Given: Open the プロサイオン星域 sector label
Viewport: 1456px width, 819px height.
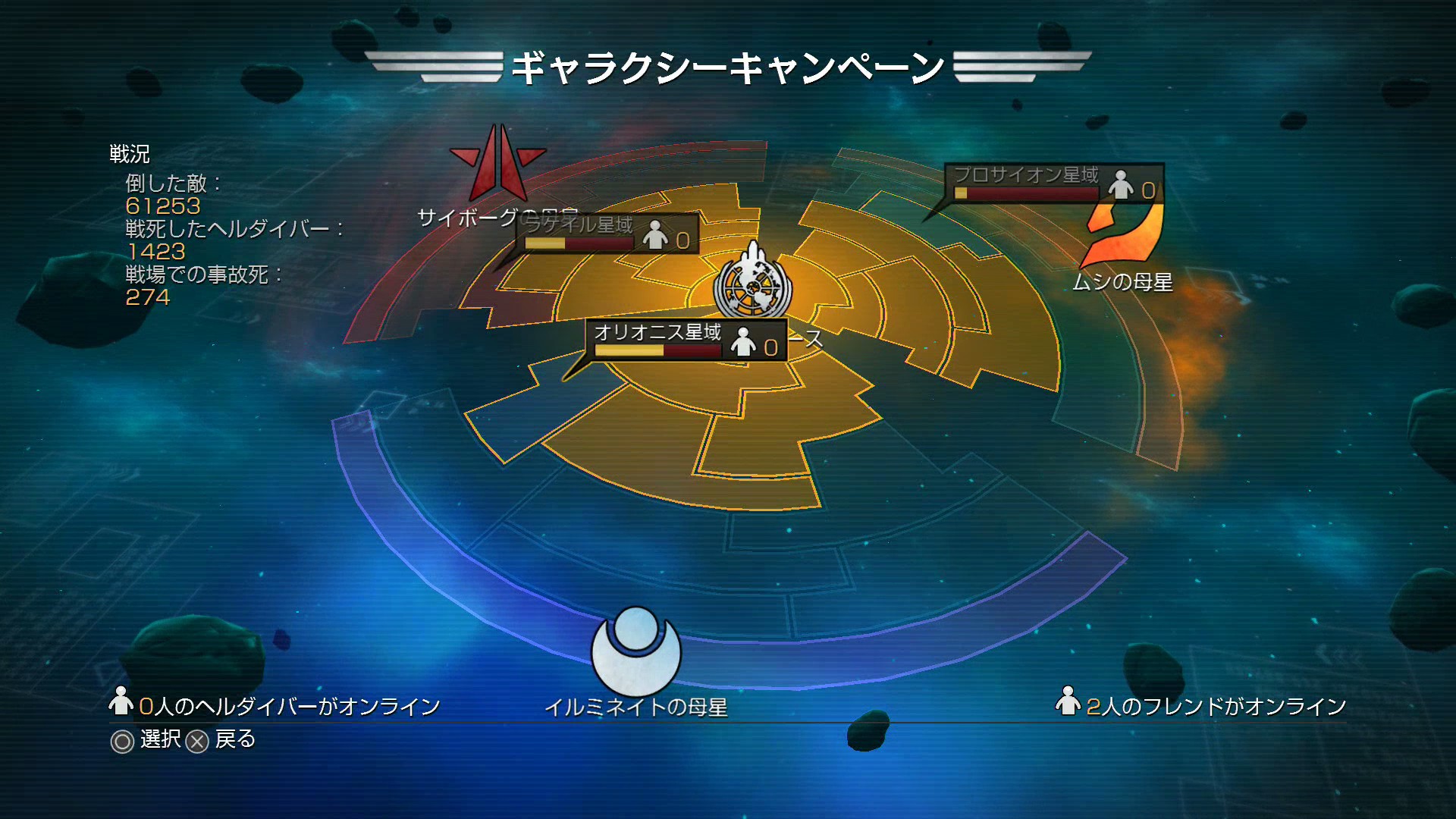Looking at the screenshot, I should click(1025, 175).
